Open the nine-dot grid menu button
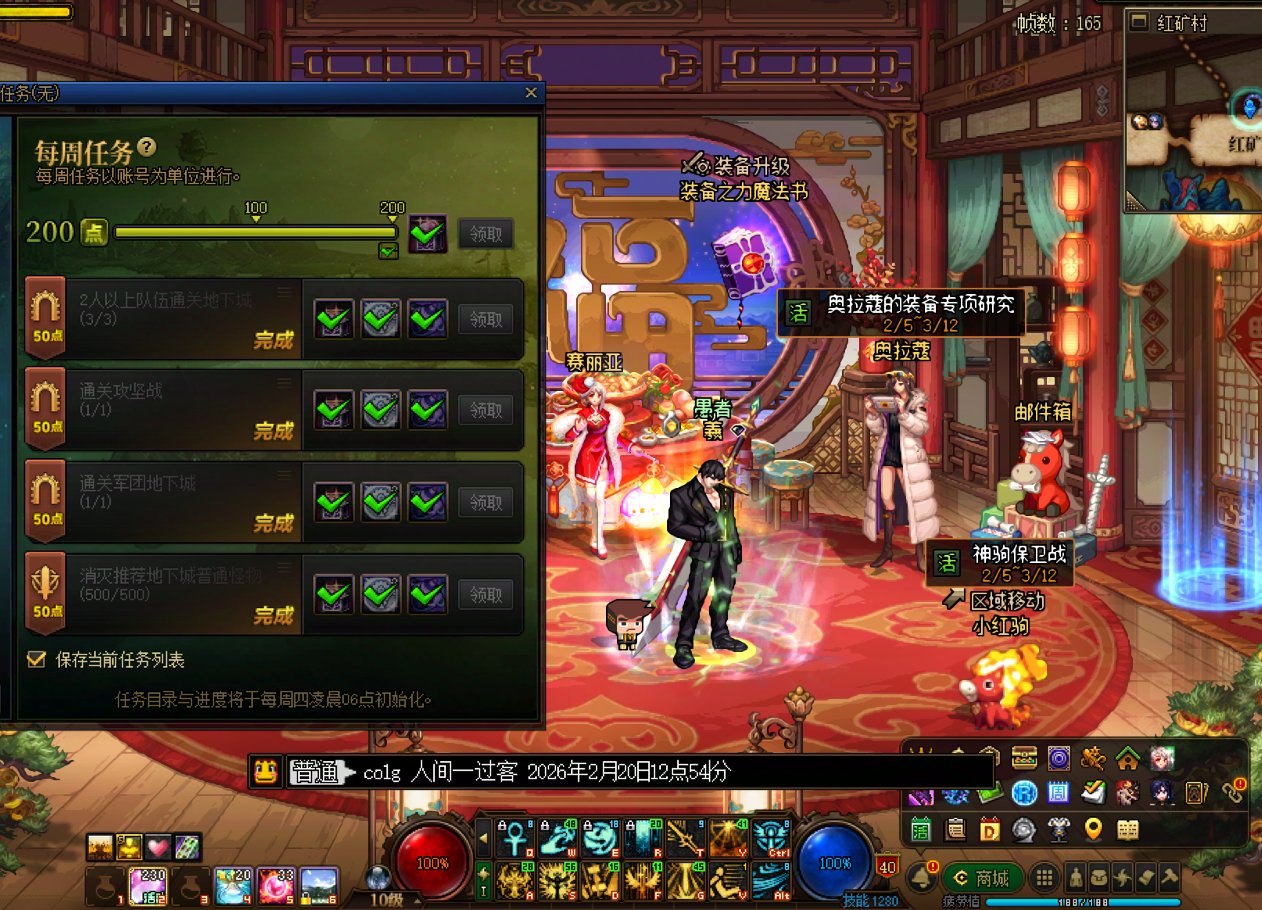The image size is (1262, 910). coord(1045,878)
